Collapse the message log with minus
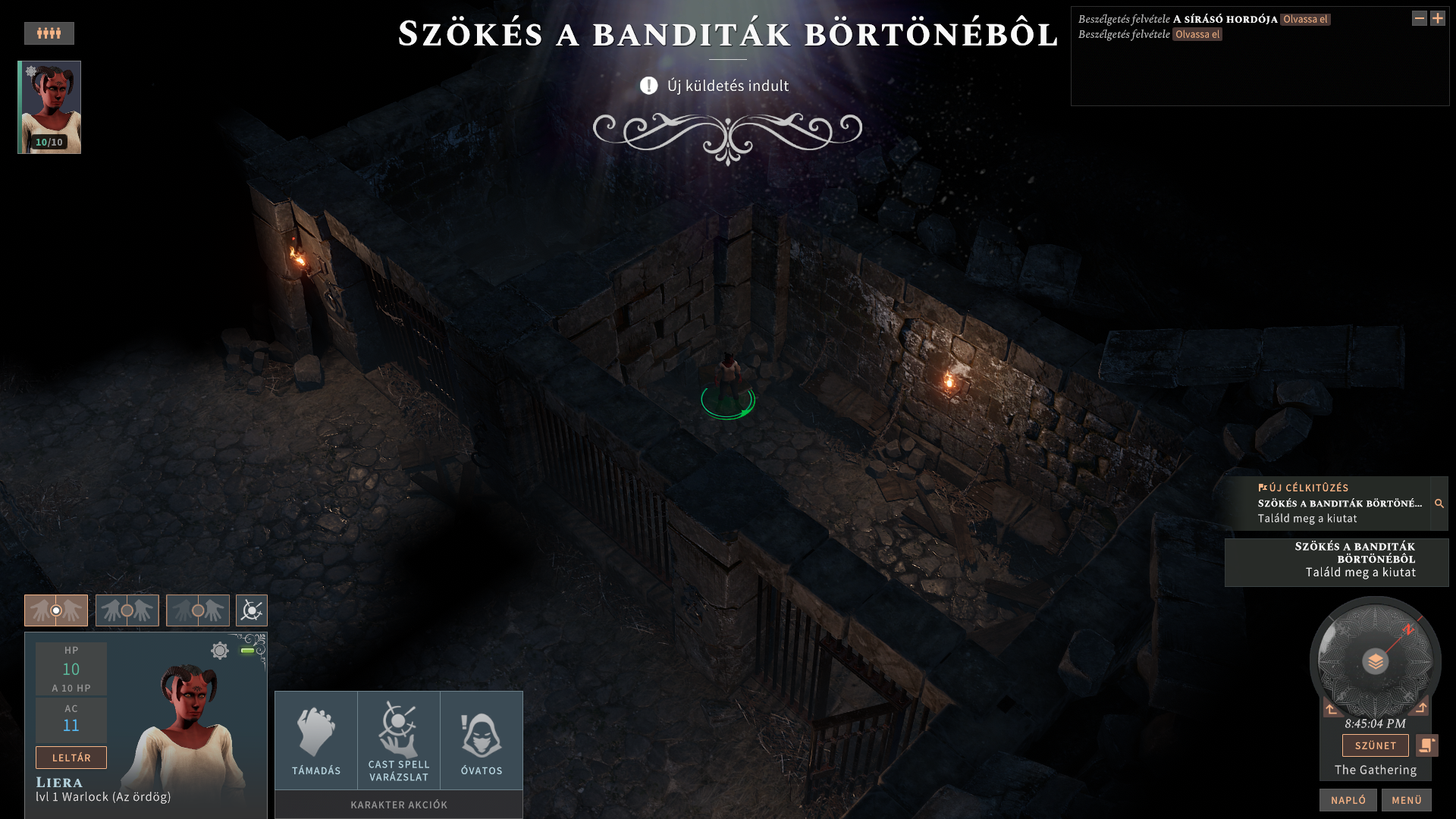Screen dimensions: 1456x819 (x=1419, y=18)
